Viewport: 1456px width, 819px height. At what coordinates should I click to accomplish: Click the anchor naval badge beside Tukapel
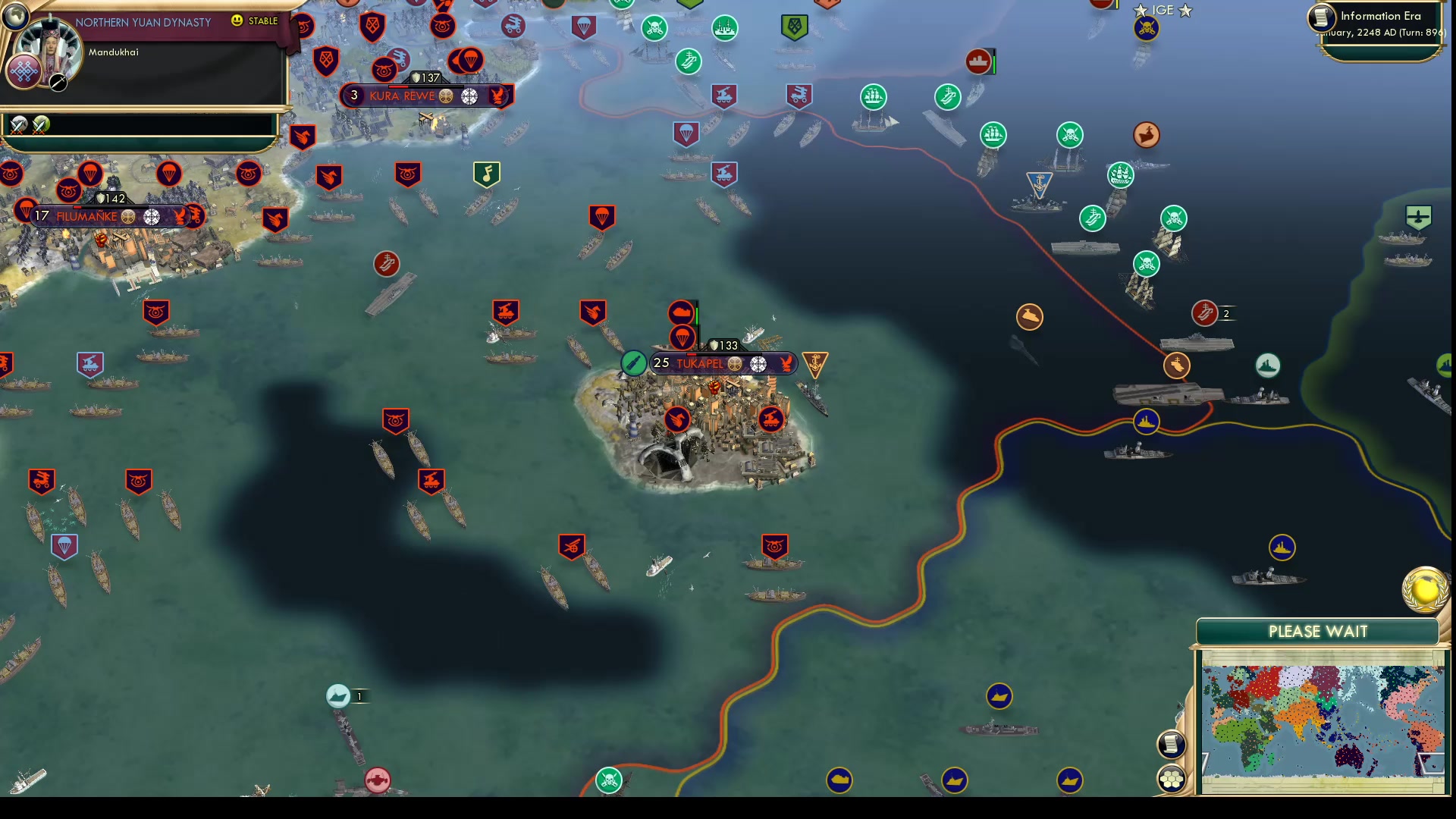[x=814, y=363]
